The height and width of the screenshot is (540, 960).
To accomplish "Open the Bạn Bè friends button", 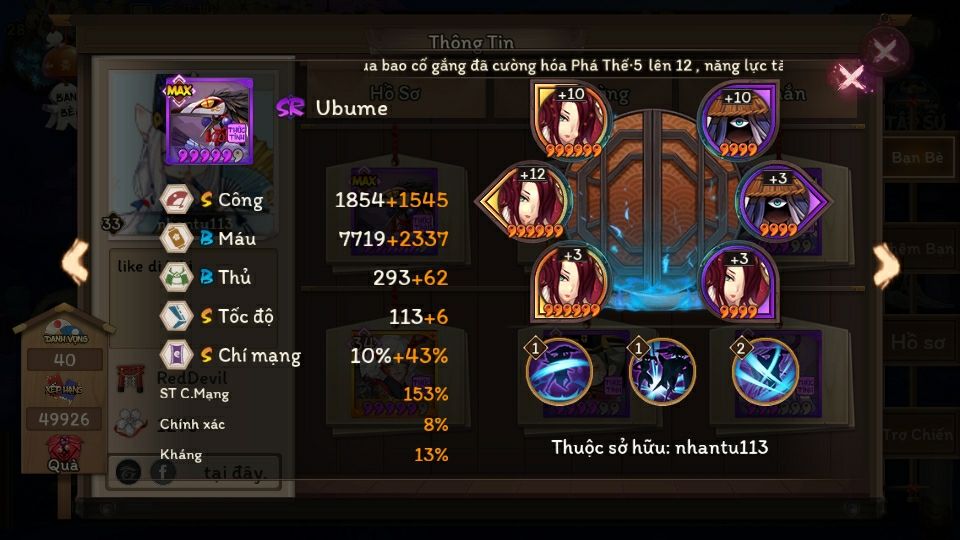I will pyautogui.click(x=917, y=158).
